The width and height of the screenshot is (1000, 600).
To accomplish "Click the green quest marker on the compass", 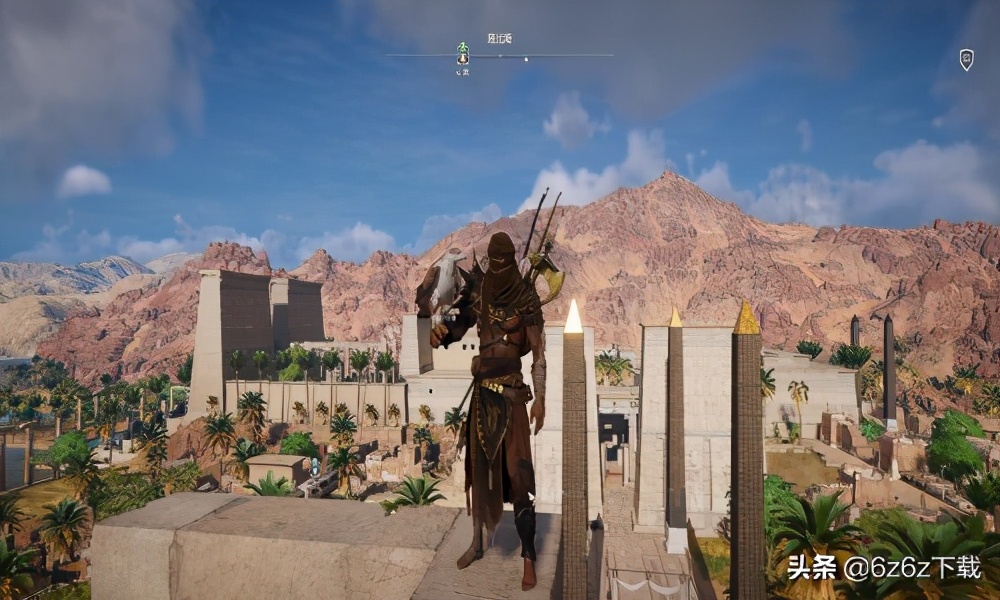I will coord(463,48).
